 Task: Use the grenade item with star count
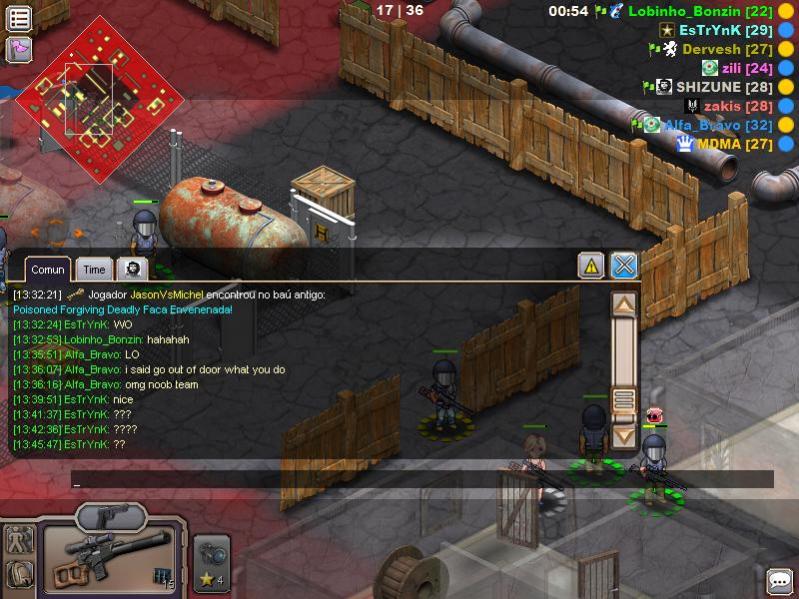point(211,562)
